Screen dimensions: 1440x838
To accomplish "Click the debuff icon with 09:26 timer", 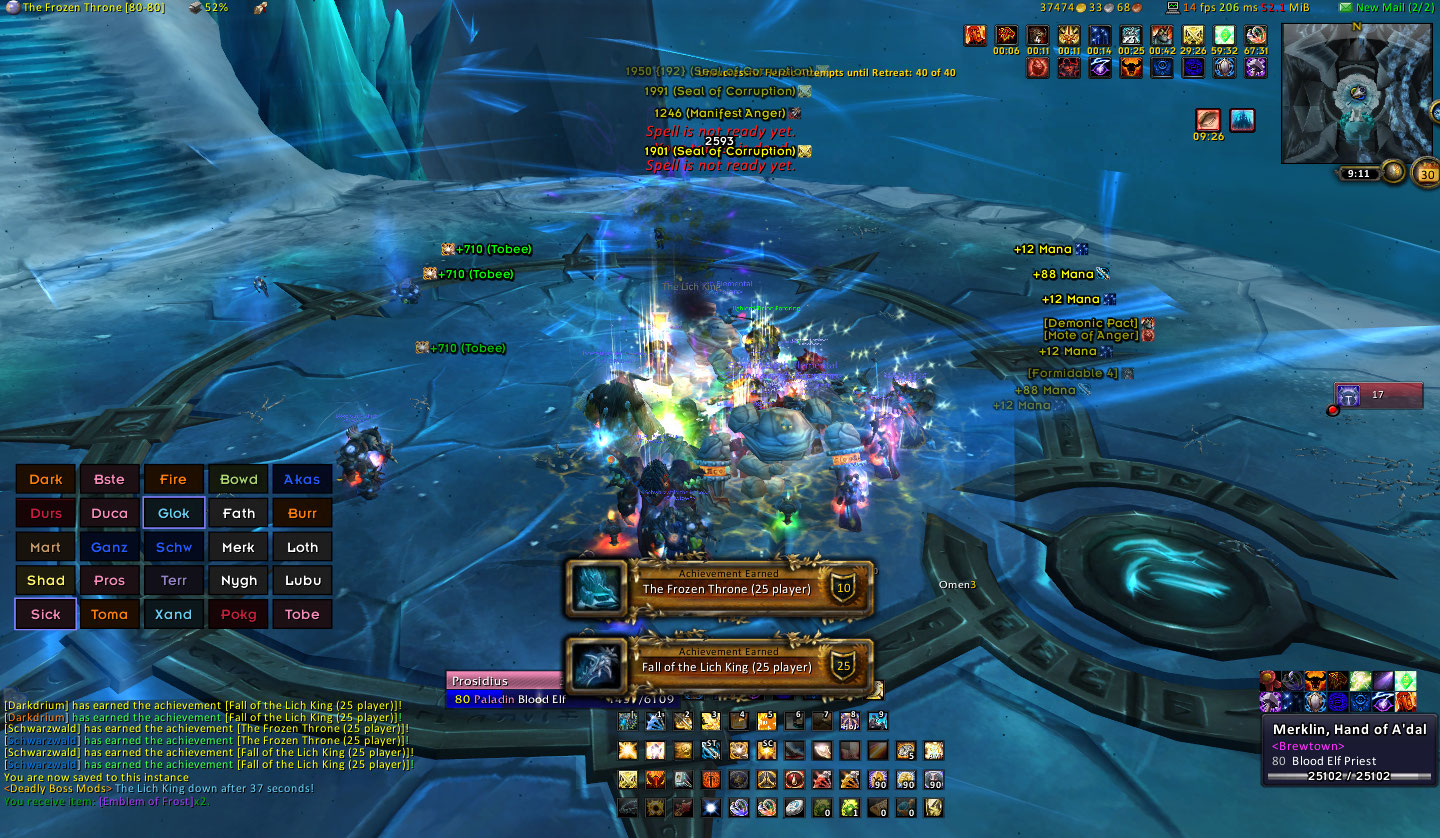I will (x=1209, y=121).
